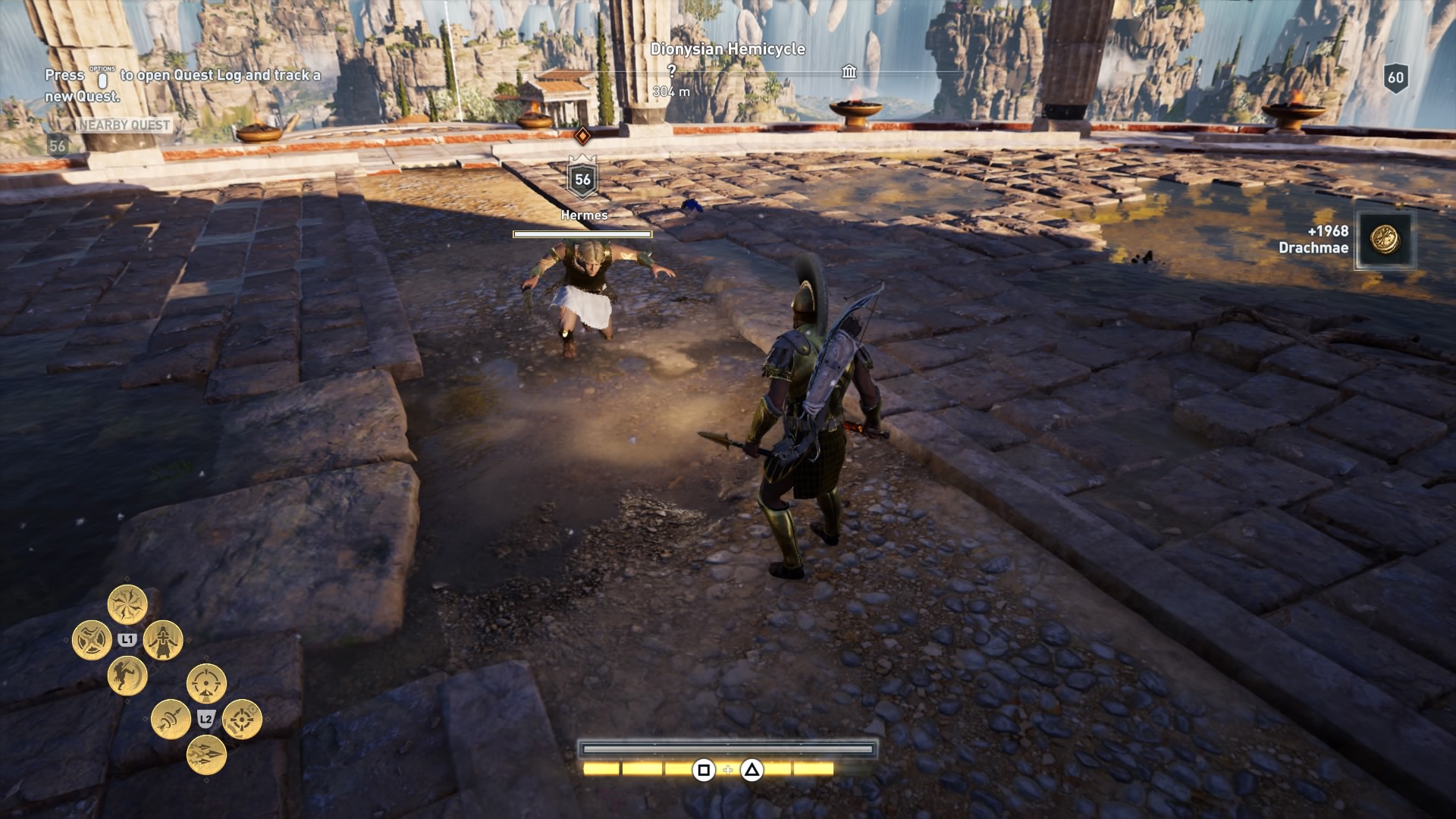This screenshot has width=1456, height=819.
Task: Choose the arrow-through-rings ranged ability
Action: pos(171,719)
